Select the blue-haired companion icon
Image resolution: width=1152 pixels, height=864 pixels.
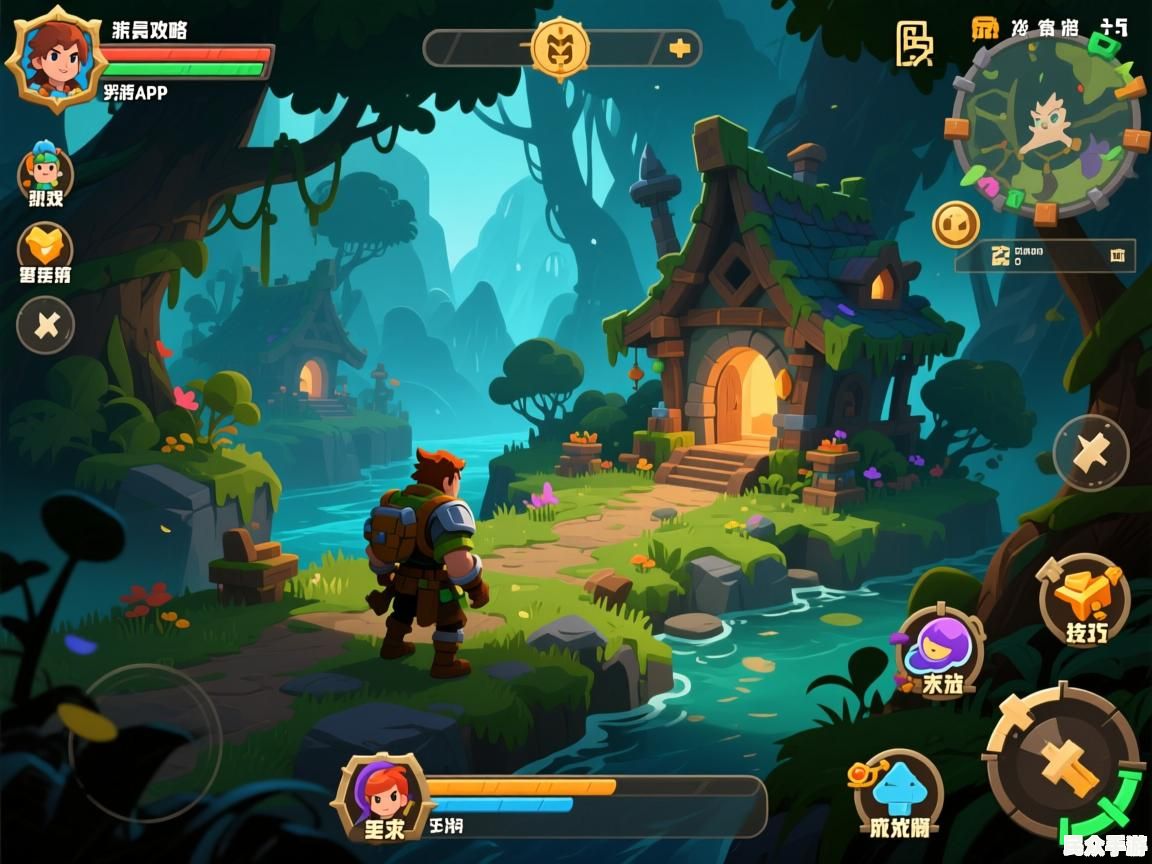pyautogui.click(x=45, y=172)
